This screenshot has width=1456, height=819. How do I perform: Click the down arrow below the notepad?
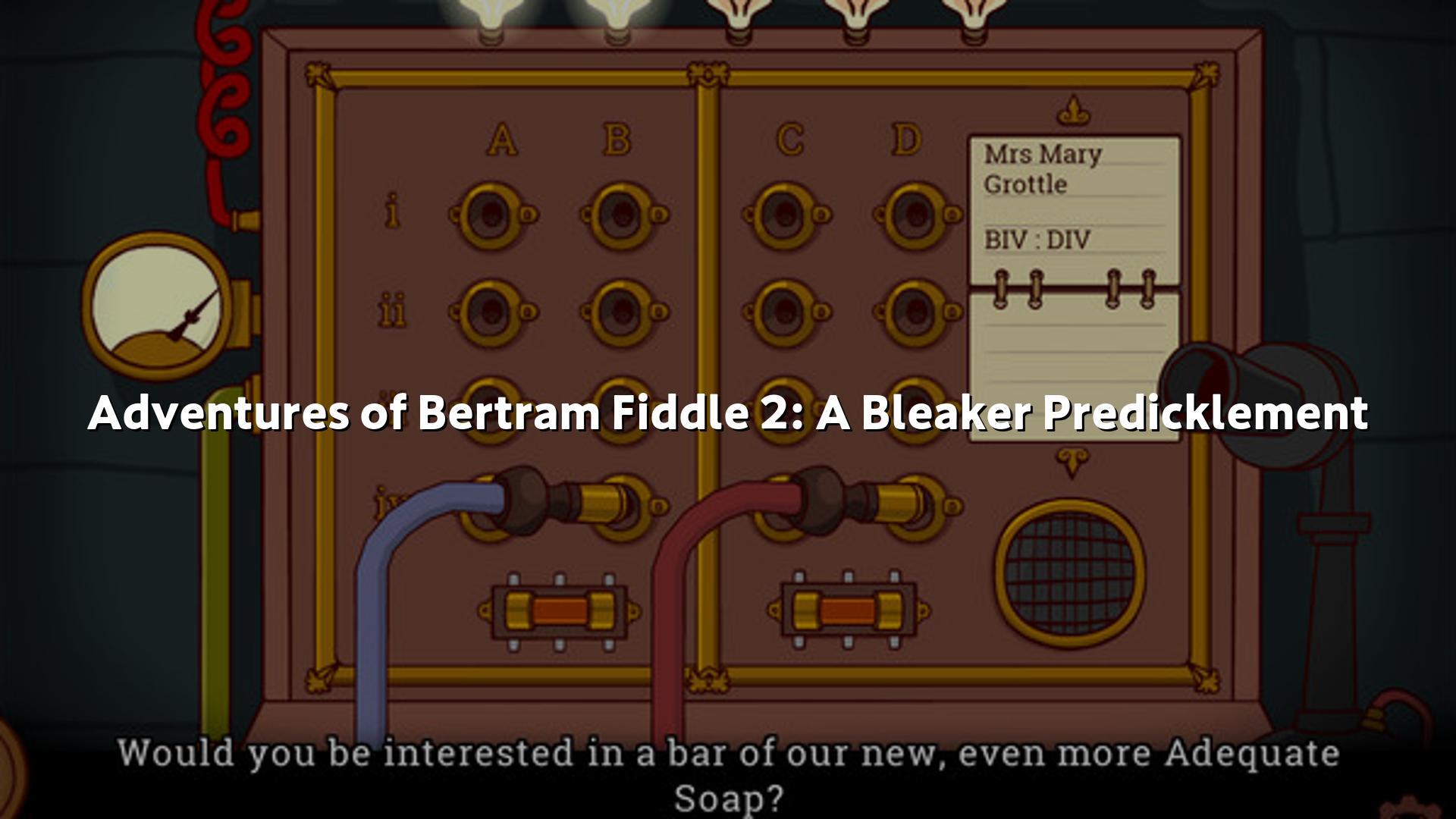pyautogui.click(x=1072, y=461)
